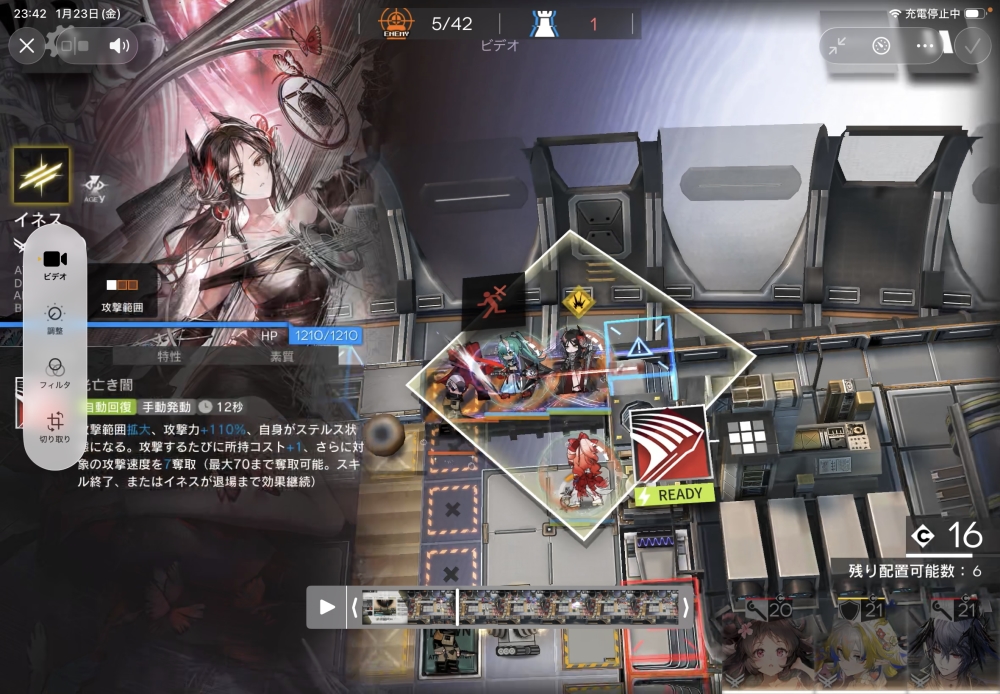Viewport: 1000px width, 694px height.
Task: Open the 調整 adjustment tool
Action: [54, 318]
